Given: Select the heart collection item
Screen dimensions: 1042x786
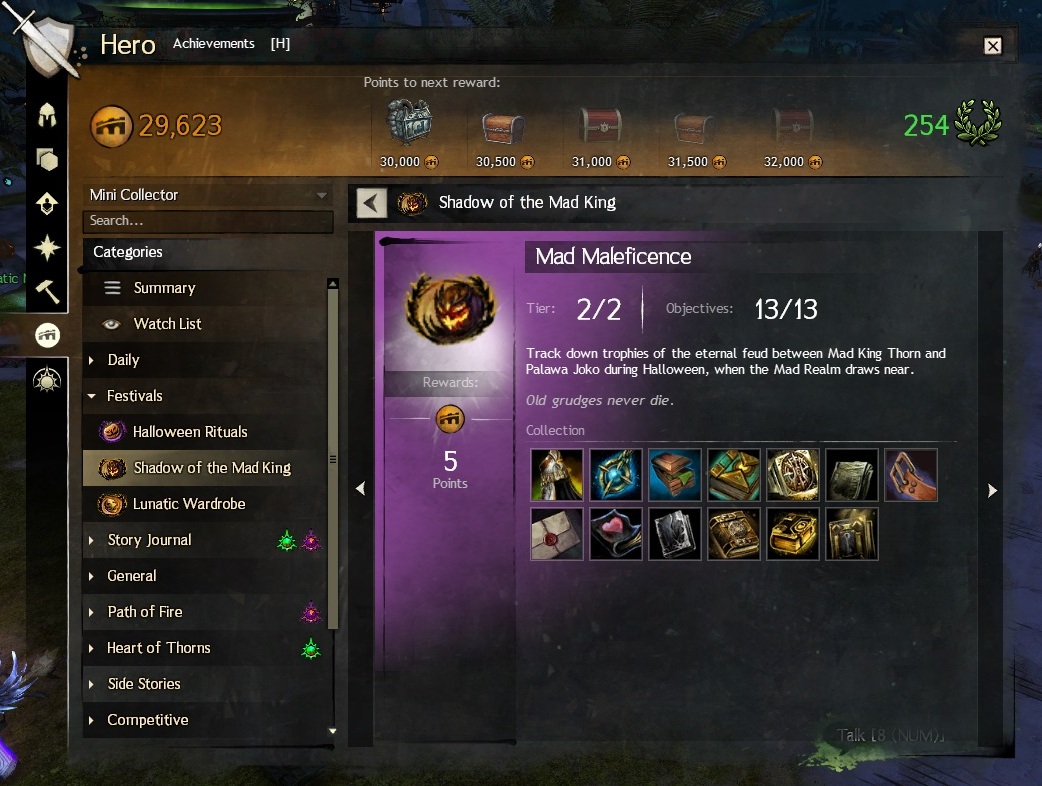Looking at the screenshot, I should pyautogui.click(x=615, y=534).
